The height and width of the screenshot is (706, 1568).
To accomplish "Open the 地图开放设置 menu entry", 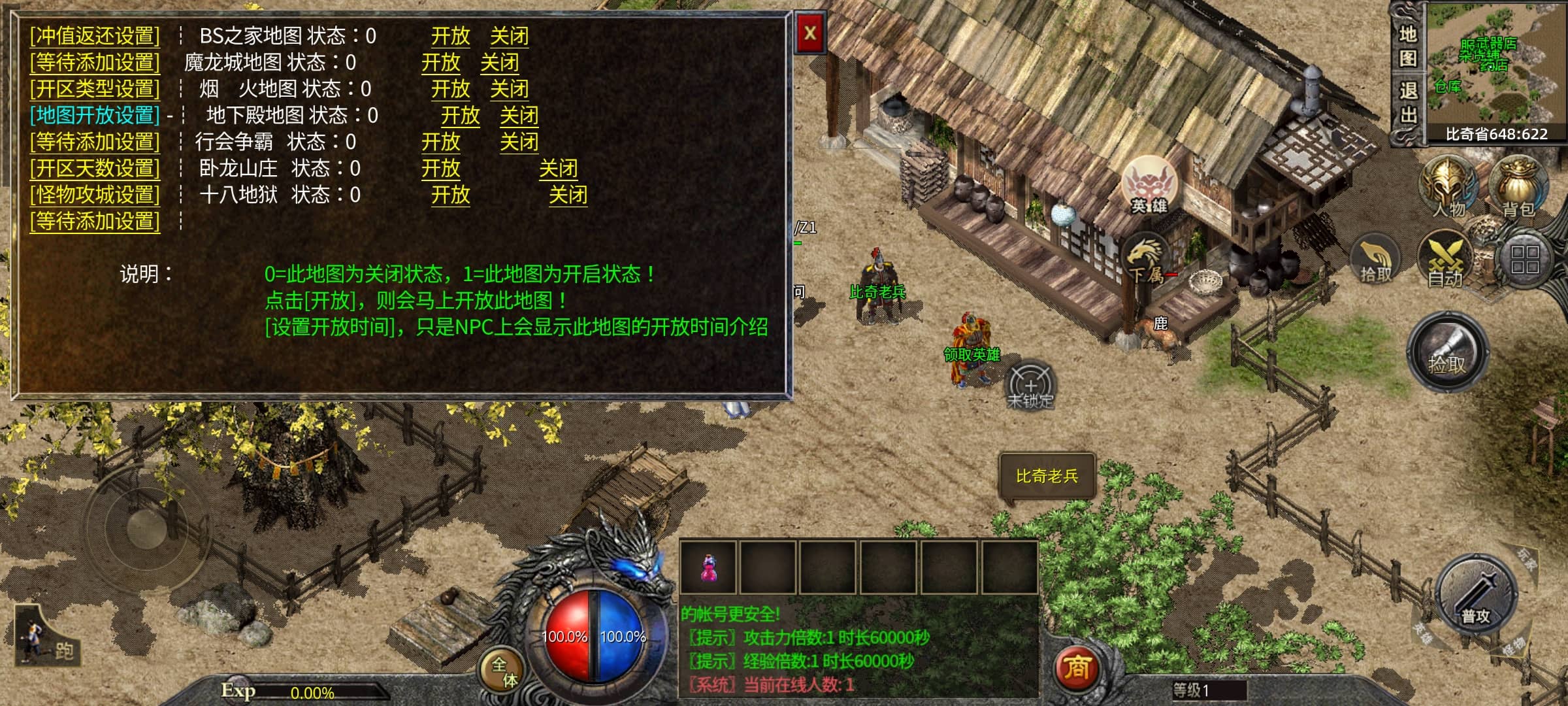I will point(95,116).
